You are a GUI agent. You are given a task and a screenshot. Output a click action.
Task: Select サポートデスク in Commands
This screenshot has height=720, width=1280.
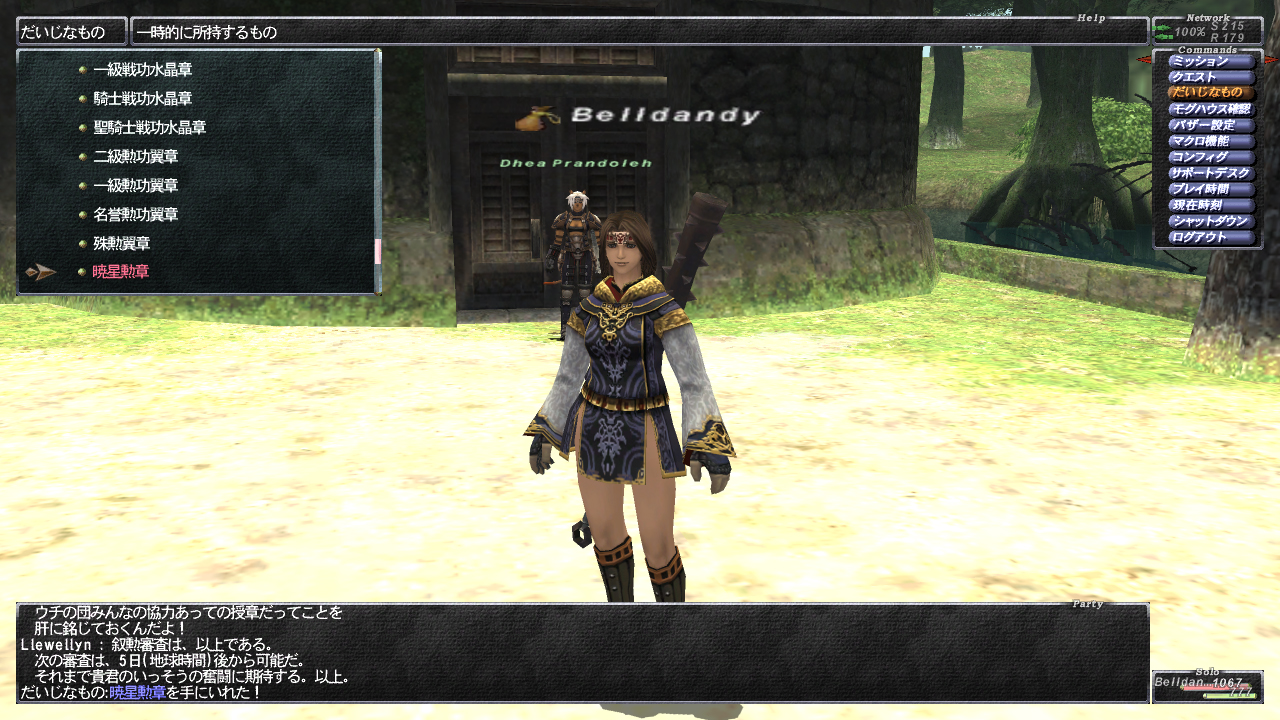coord(1211,173)
